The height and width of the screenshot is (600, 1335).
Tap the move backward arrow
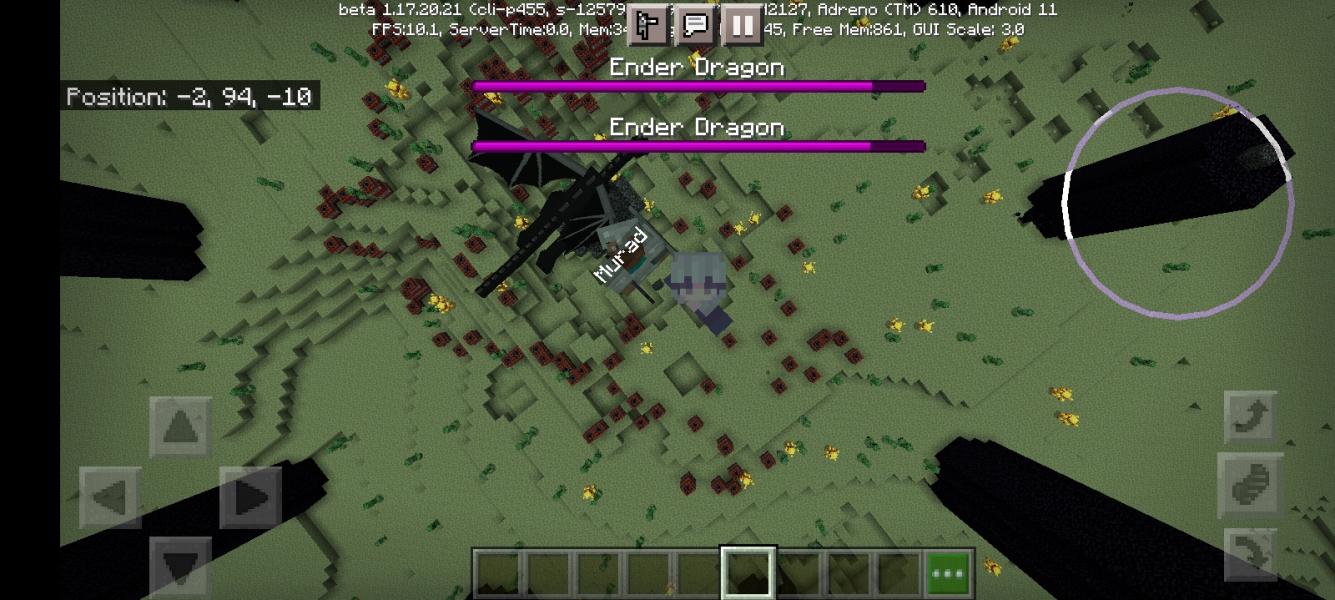(180, 565)
